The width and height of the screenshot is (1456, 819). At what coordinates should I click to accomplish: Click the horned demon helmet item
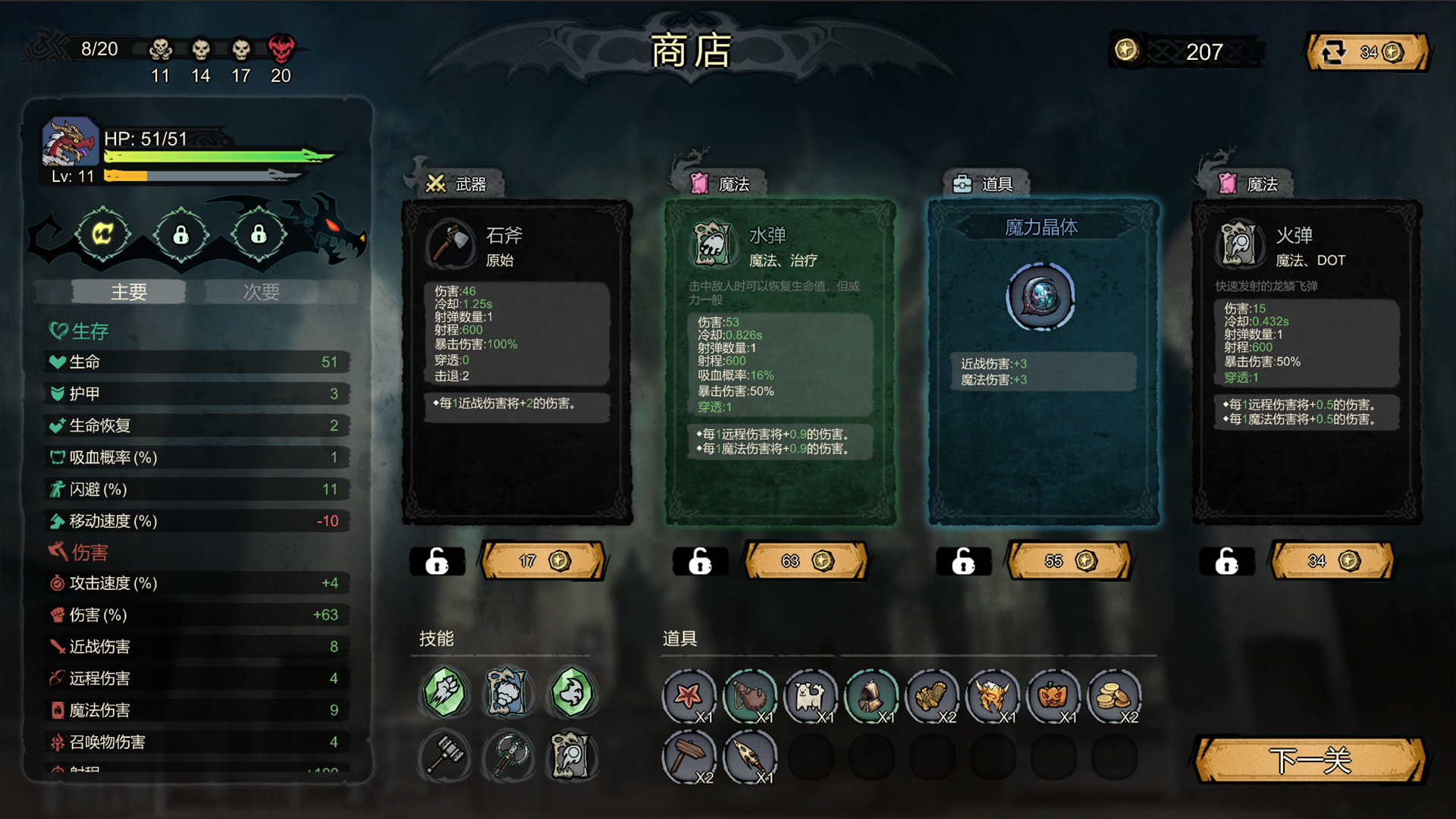pos(993,695)
